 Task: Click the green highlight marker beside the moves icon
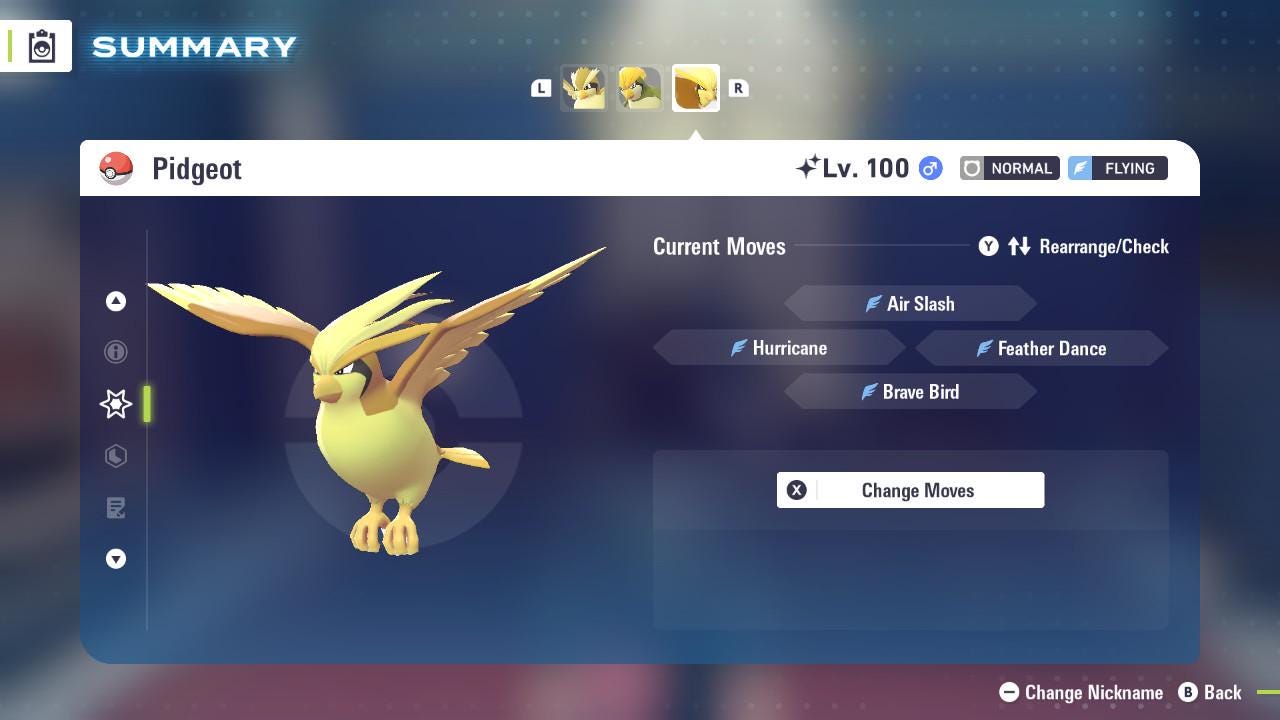pos(148,404)
